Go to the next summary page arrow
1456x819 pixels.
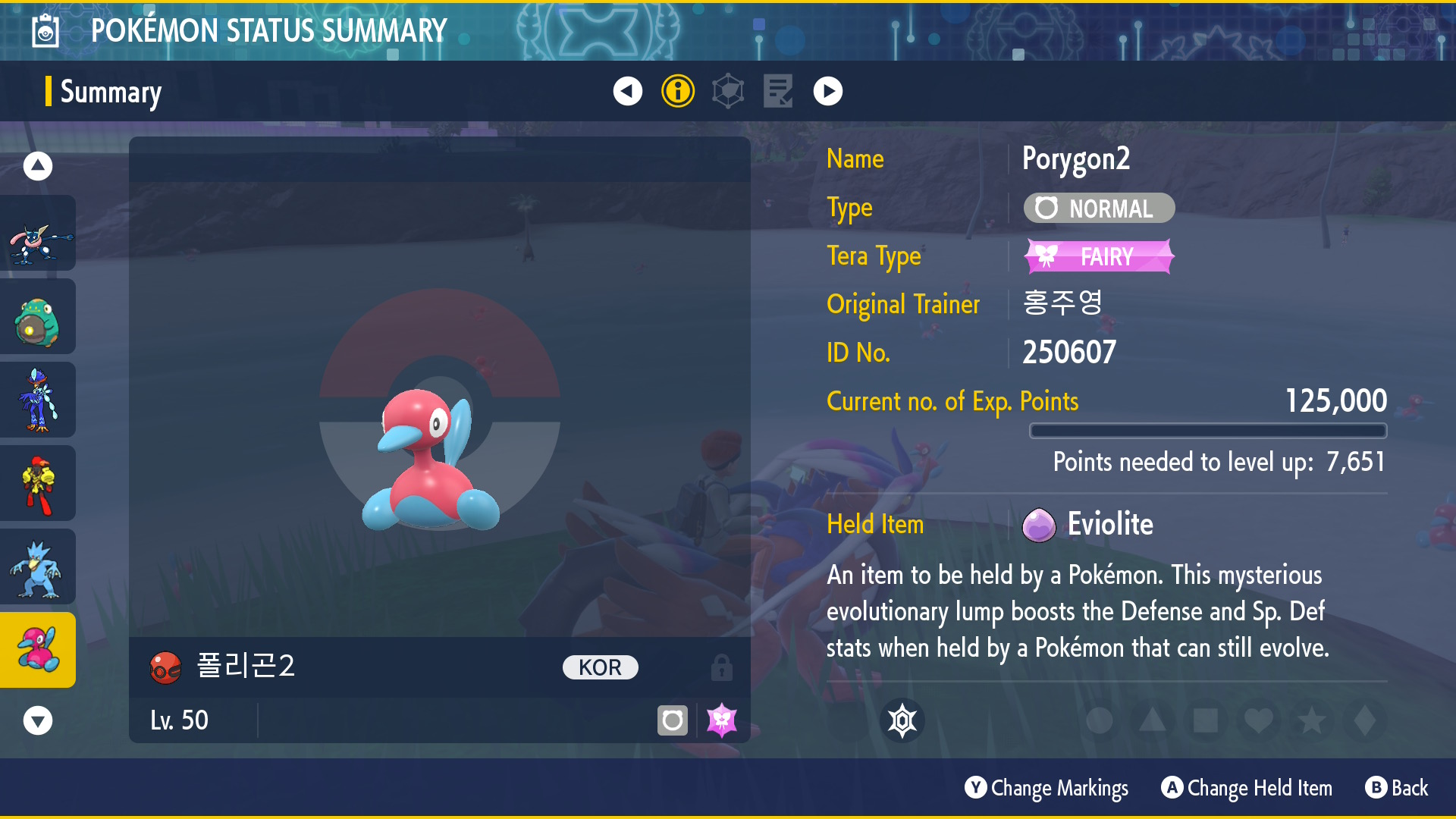click(827, 91)
